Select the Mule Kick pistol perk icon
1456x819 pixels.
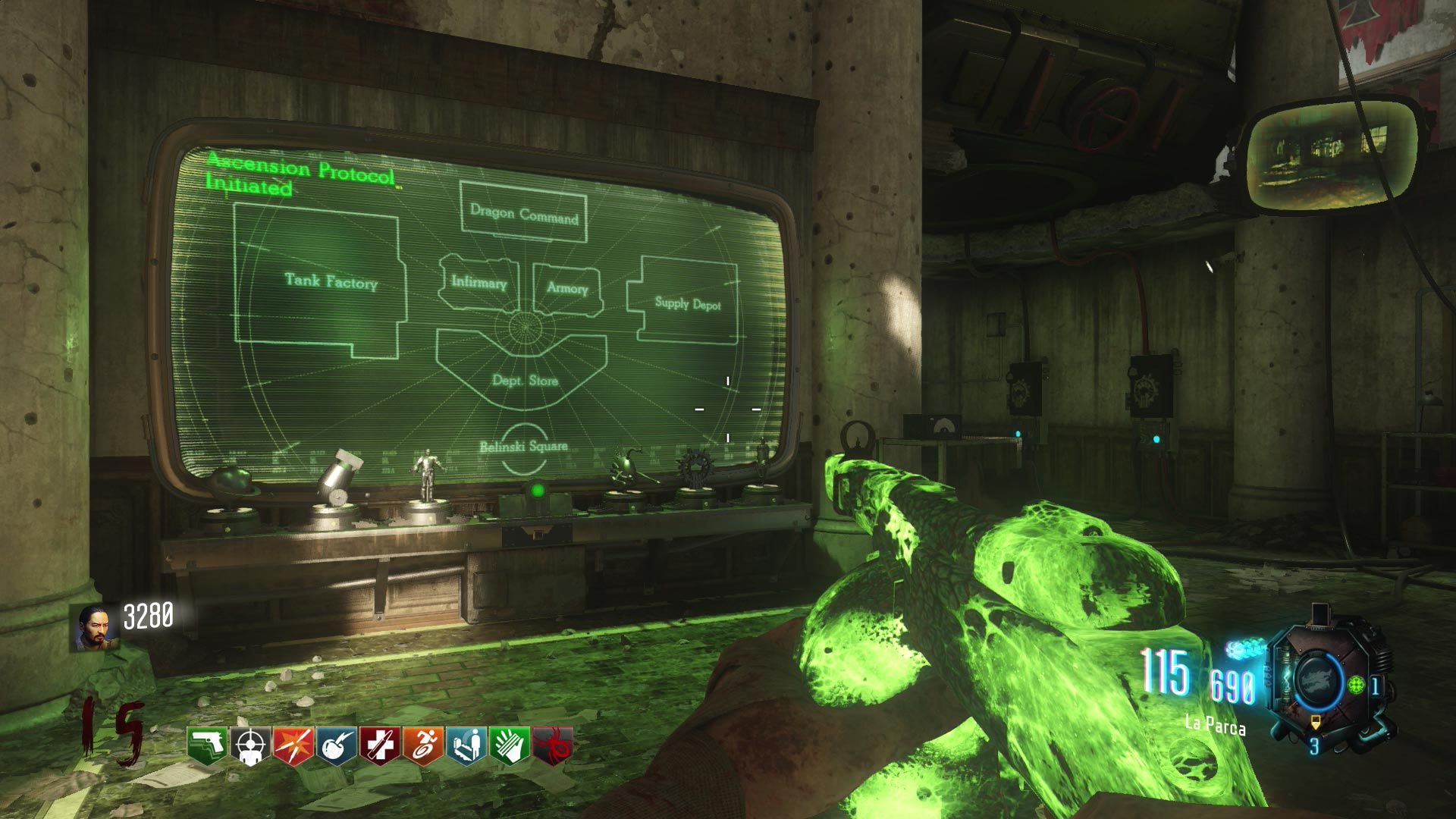pyautogui.click(x=207, y=746)
